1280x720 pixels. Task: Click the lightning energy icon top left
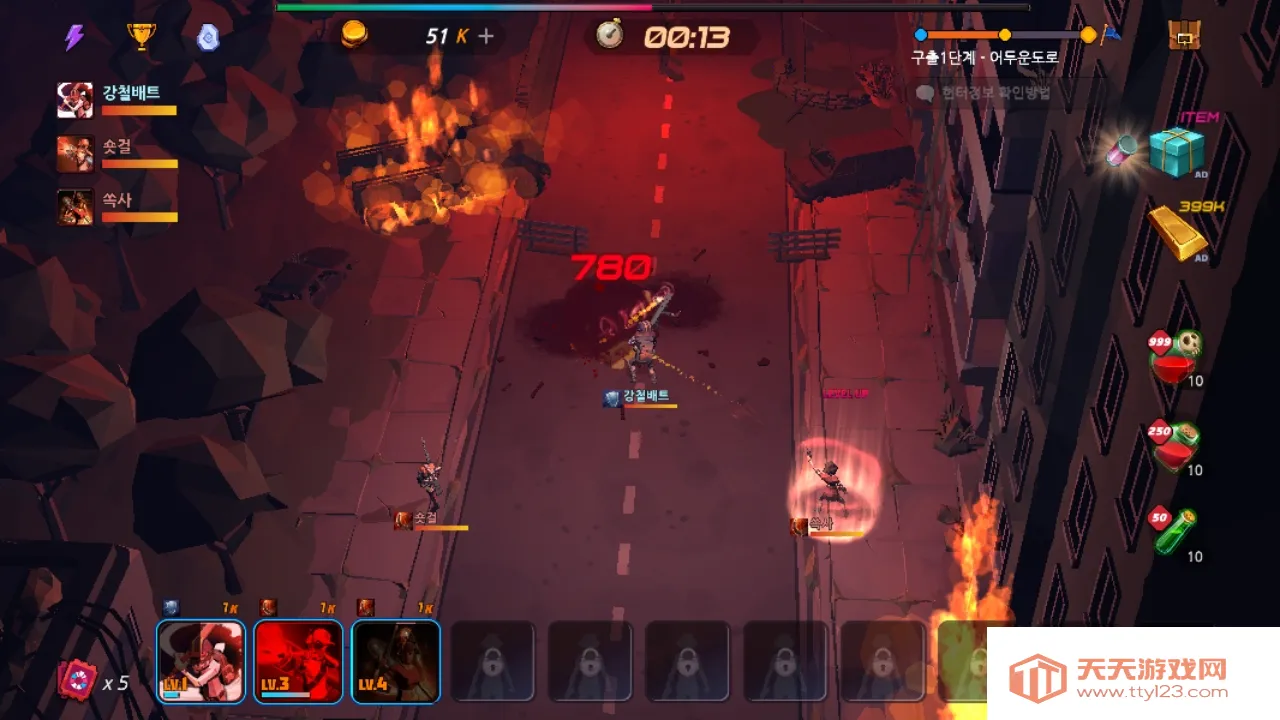[75, 34]
